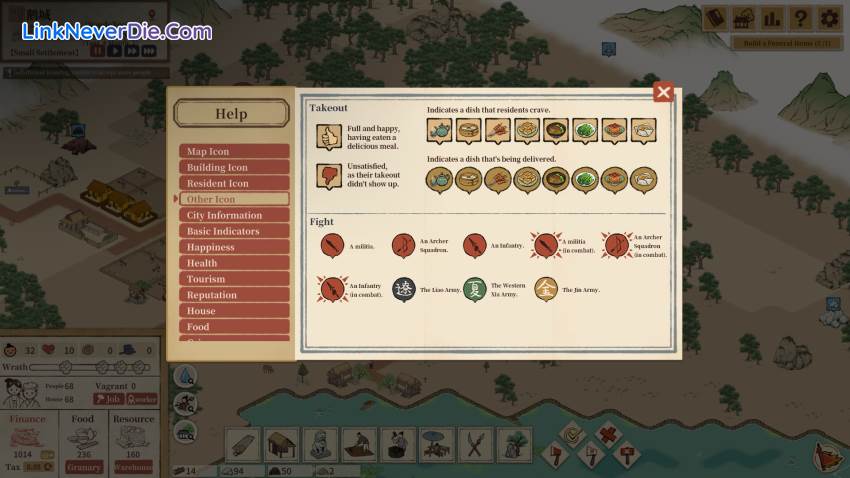Select the Tourism help topic

pos(234,280)
